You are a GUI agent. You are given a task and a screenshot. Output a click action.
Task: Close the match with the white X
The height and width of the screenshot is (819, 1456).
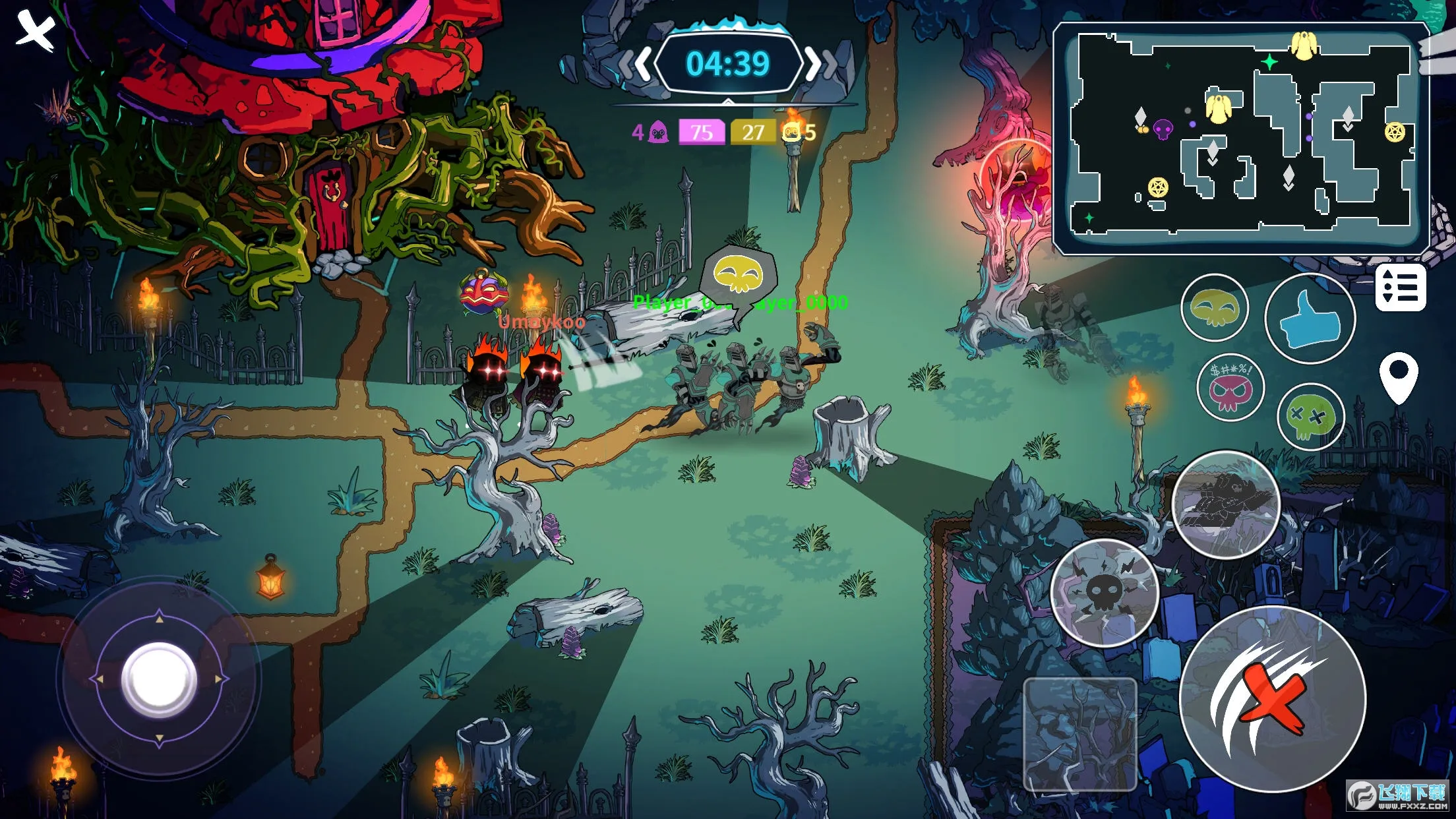[36, 30]
